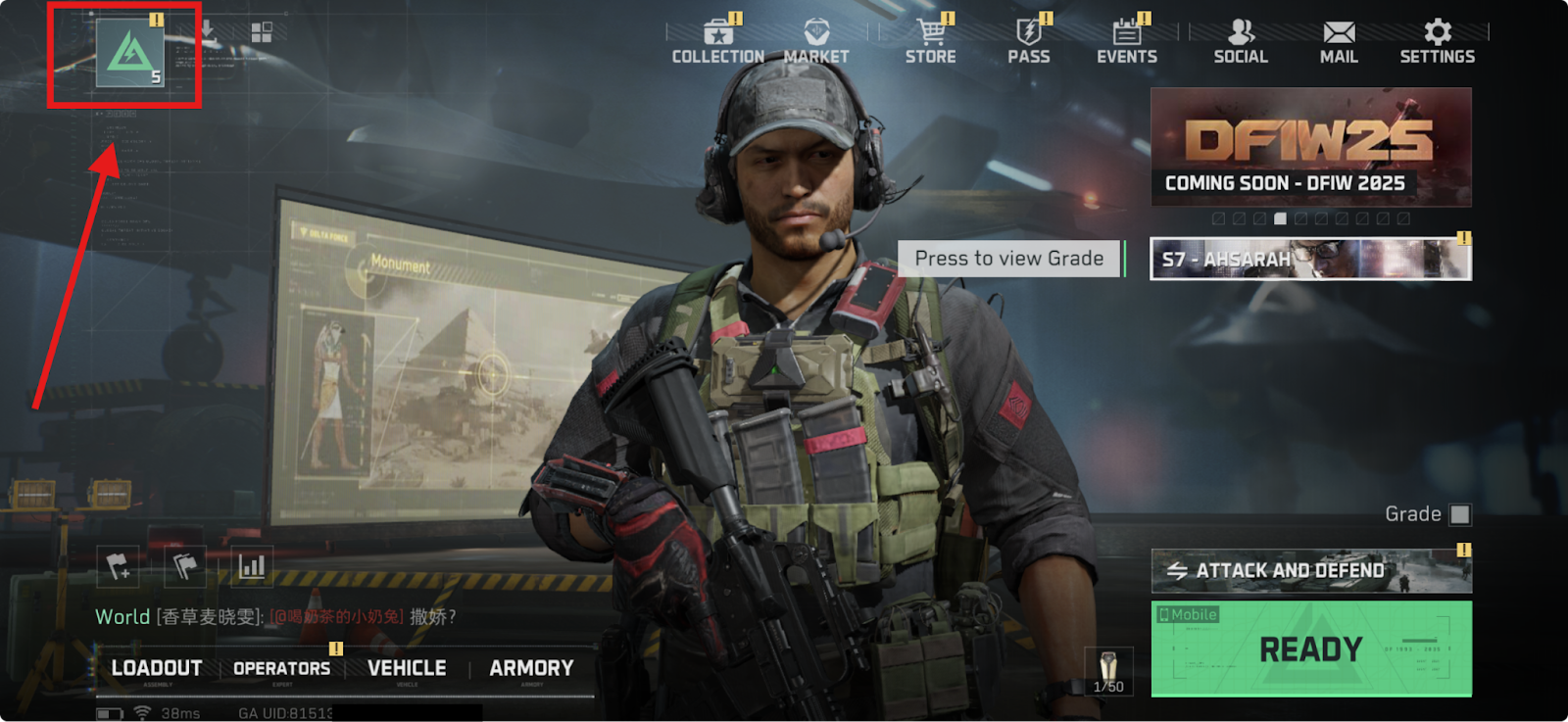Change the Attack and Defend game mode

(x=1310, y=571)
